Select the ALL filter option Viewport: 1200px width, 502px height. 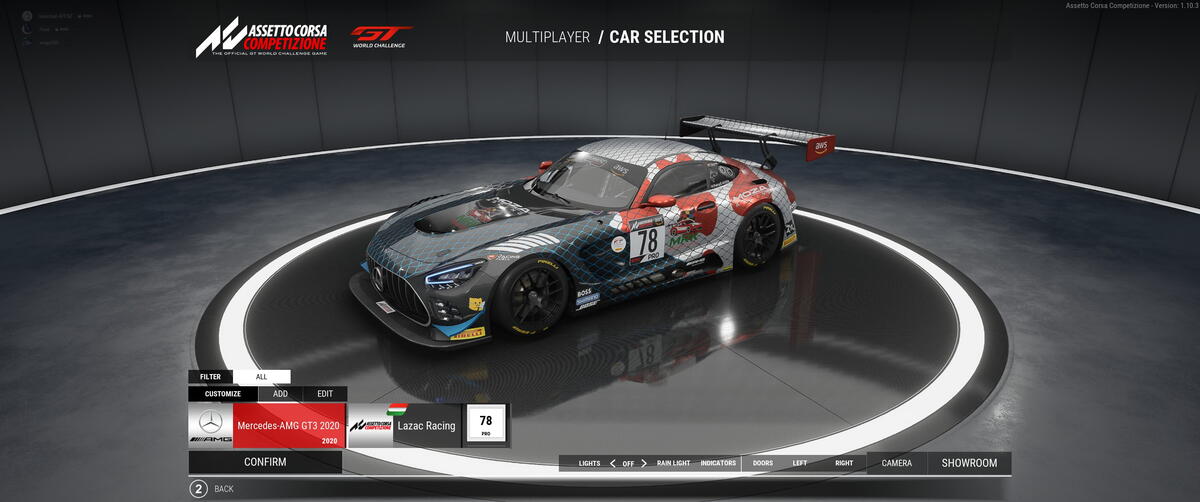click(x=262, y=377)
